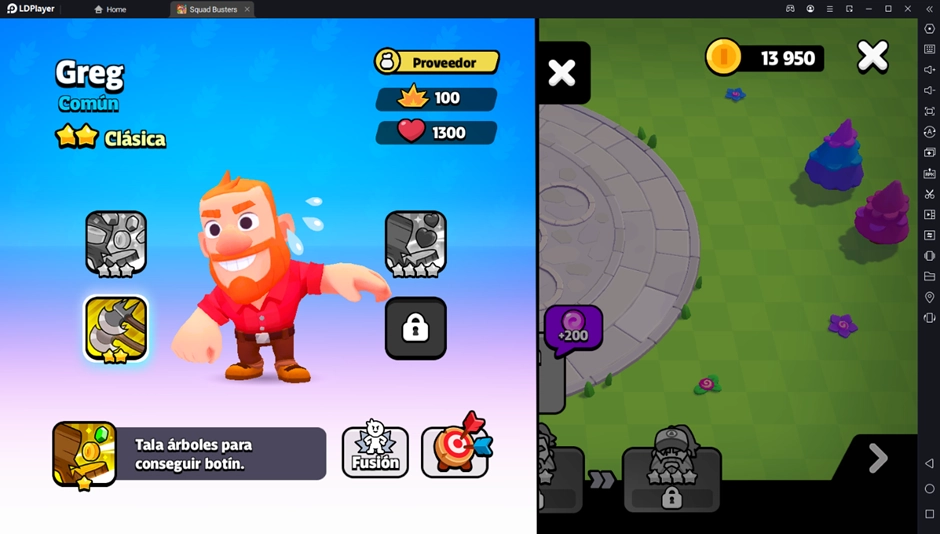Open the Fusión menu
940x534 pixels.
coord(375,452)
